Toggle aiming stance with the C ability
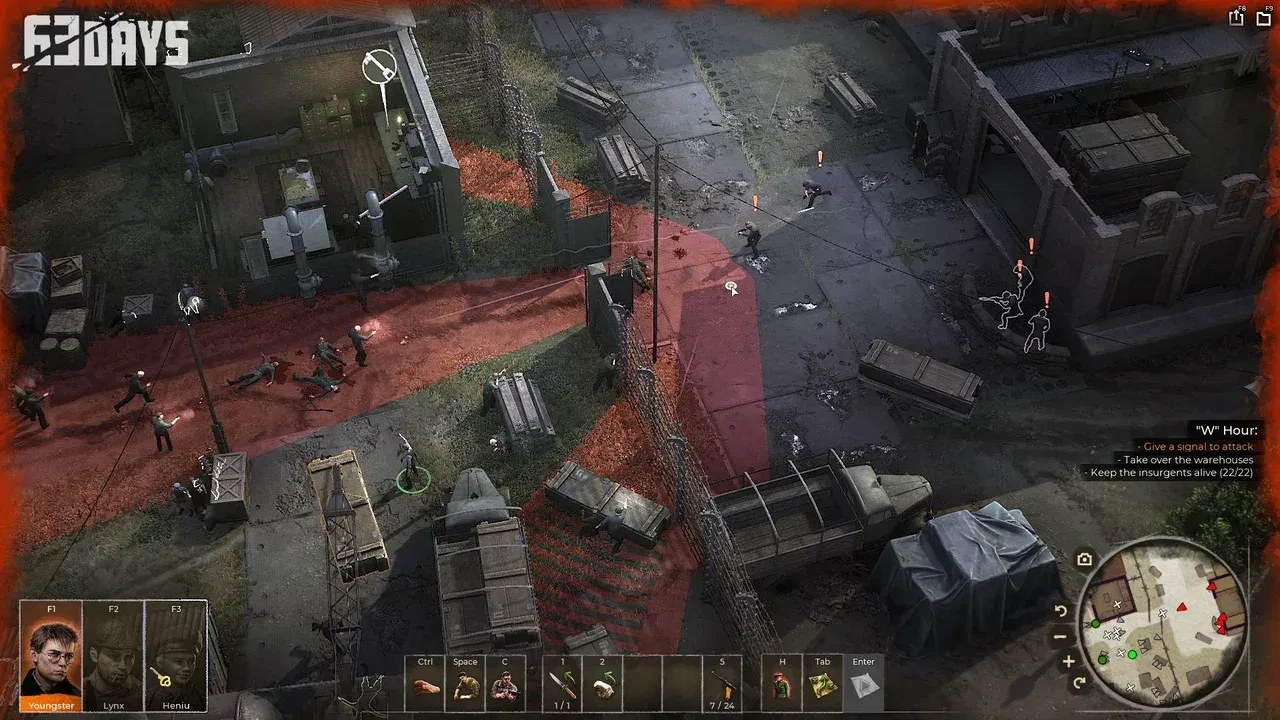This screenshot has width=1280, height=720. [503, 685]
